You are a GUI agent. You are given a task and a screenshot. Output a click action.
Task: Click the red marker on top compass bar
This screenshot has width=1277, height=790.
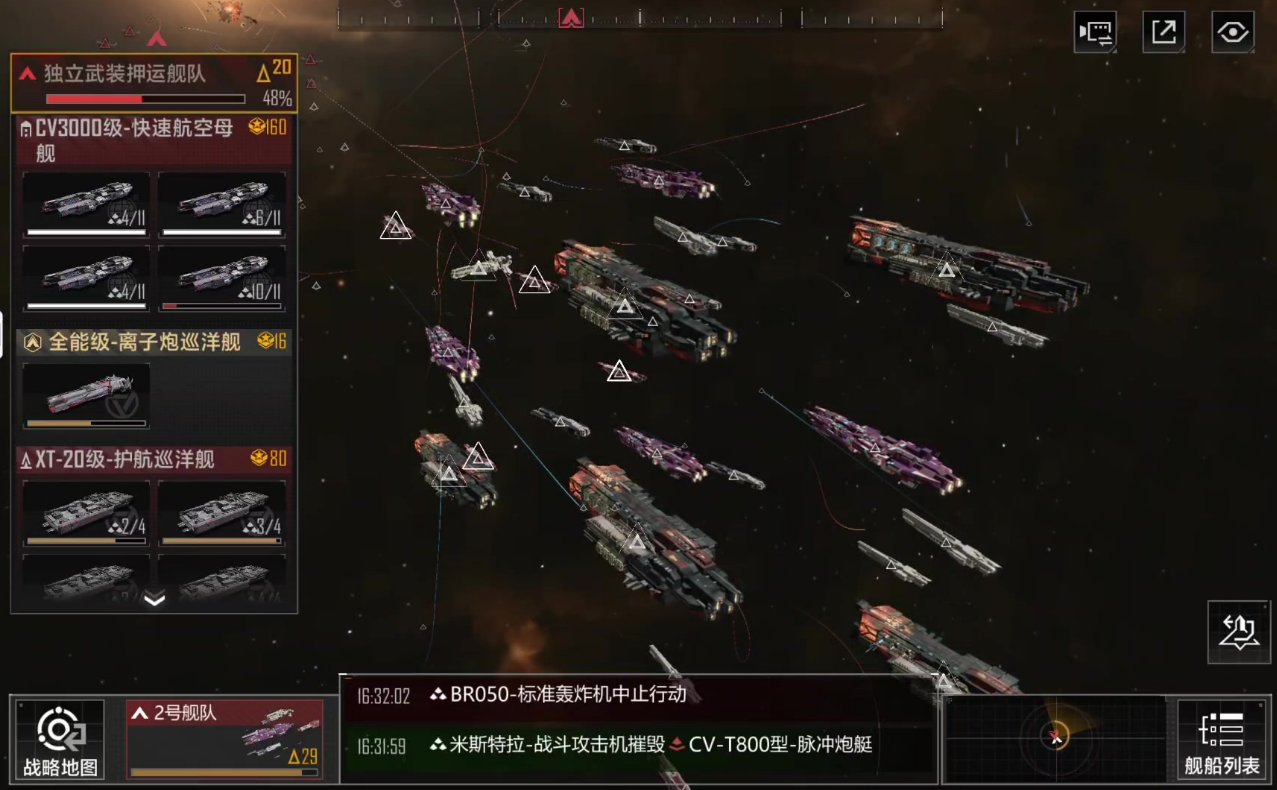click(x=571, y=17)
